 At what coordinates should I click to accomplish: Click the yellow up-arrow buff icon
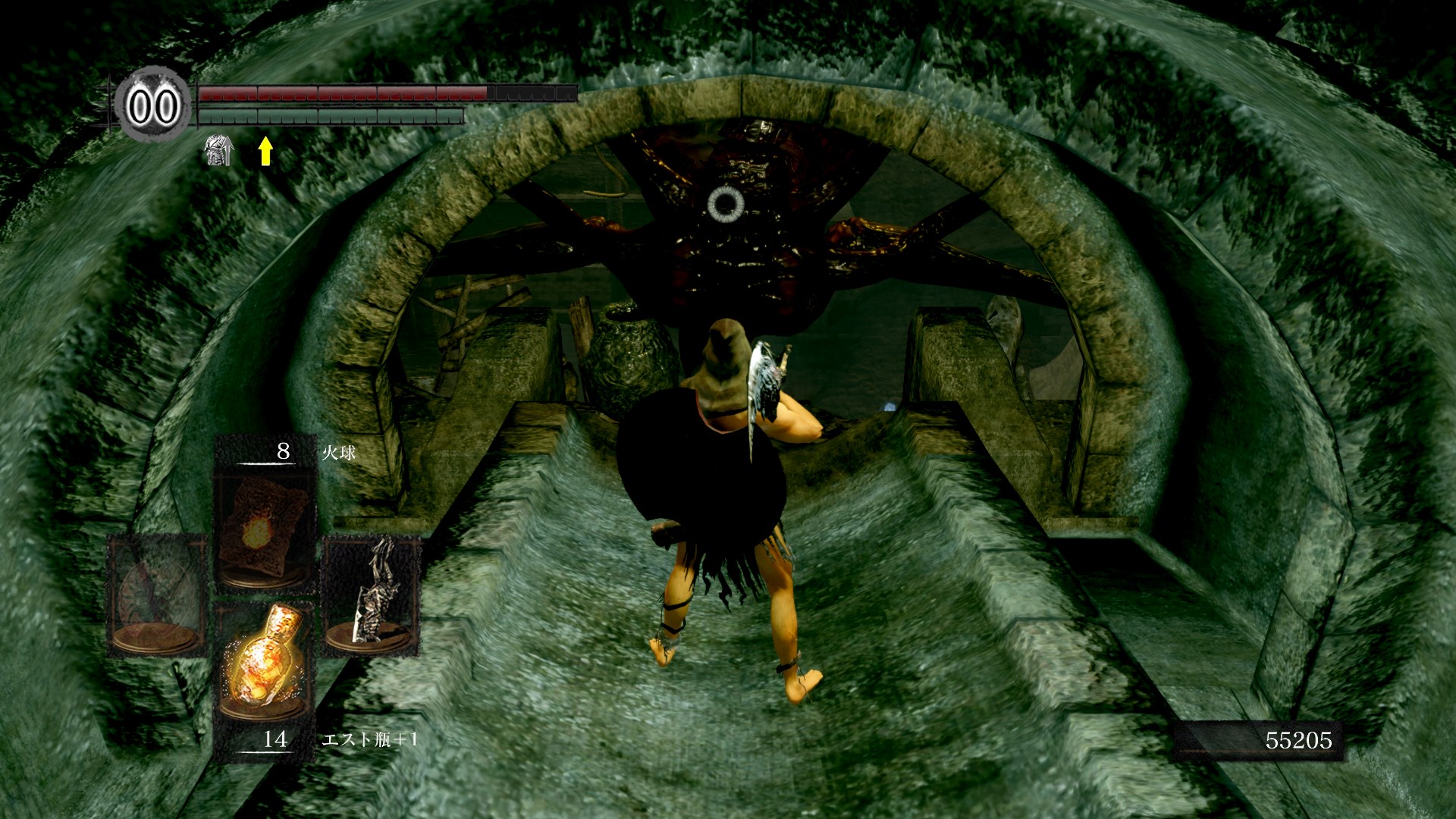pyautogui.click(x=265, y=151)
